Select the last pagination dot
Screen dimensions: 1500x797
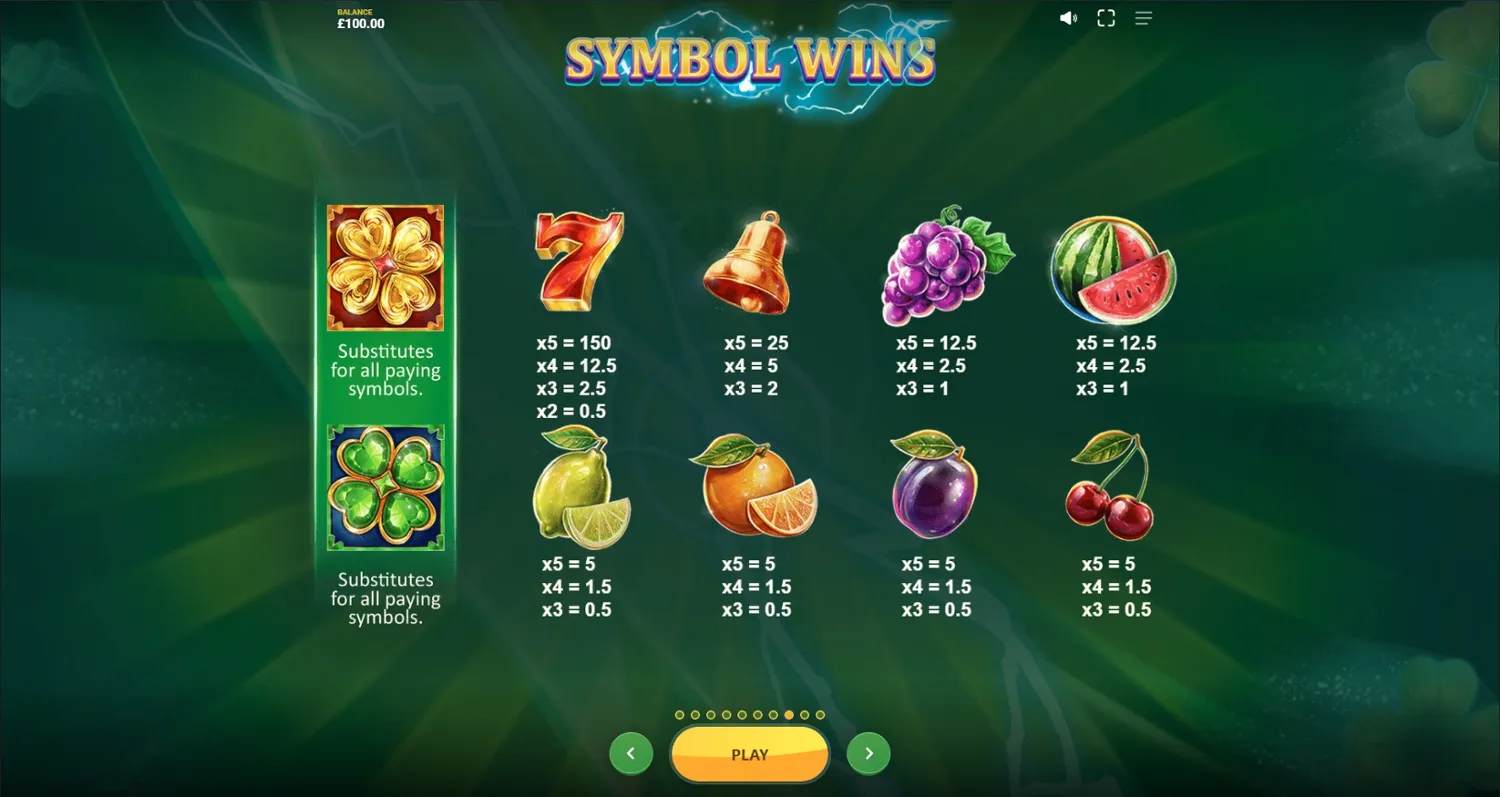pyautogui.click(x=820, y=715)
